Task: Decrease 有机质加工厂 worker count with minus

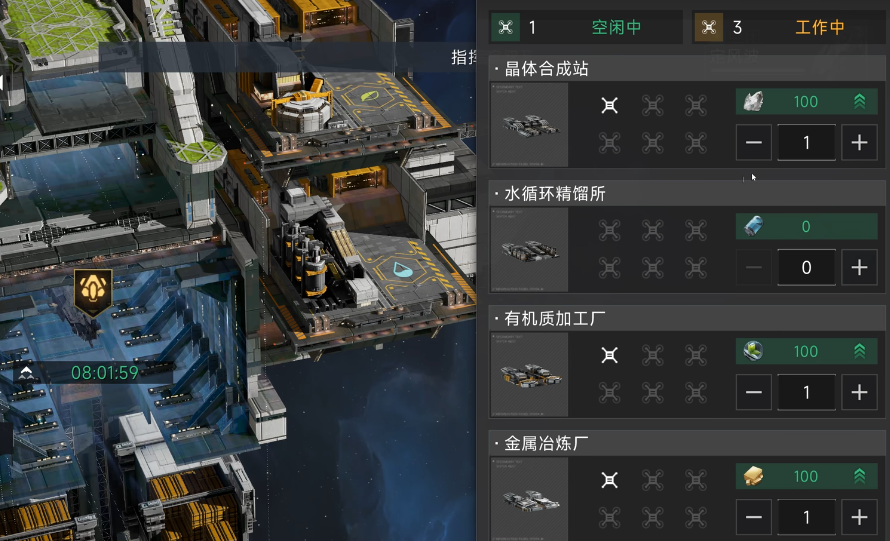Action: [x=754, y=393]
